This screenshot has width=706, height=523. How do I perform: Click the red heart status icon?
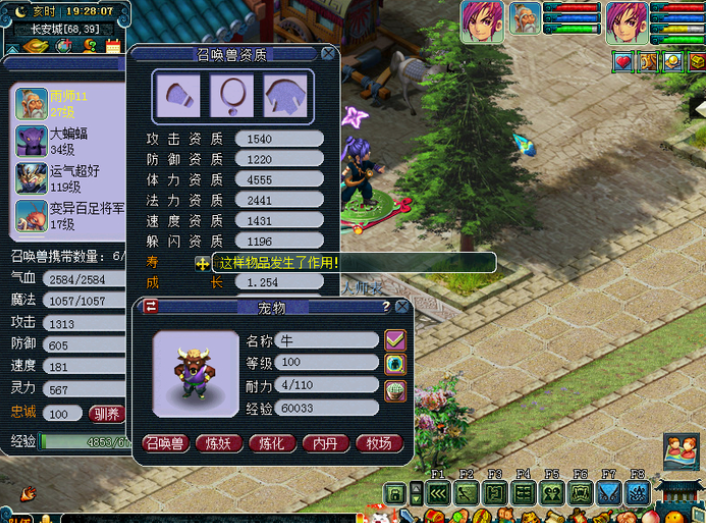coord(623,62)
